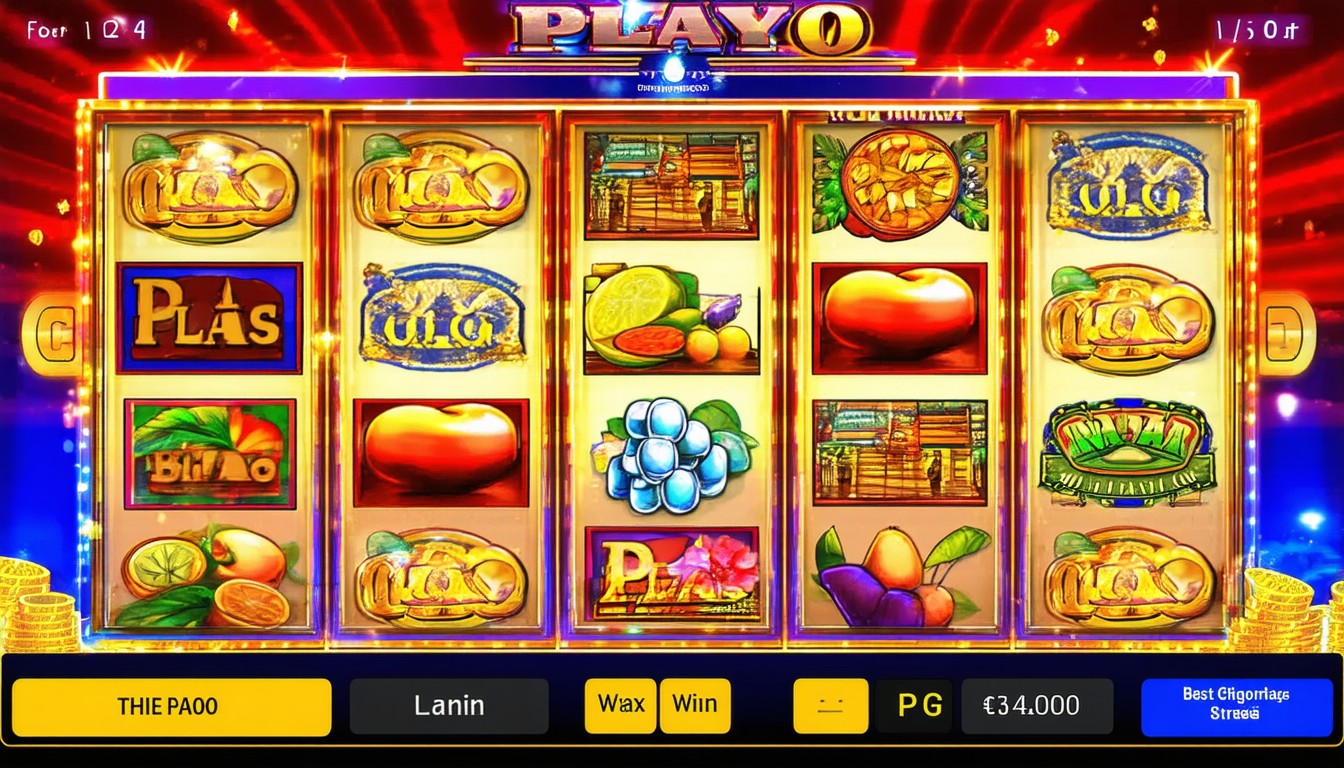The height and width of the screenshot is (768, 1344).
Task: Select the dark Lanin button
Action: (449, 707)
